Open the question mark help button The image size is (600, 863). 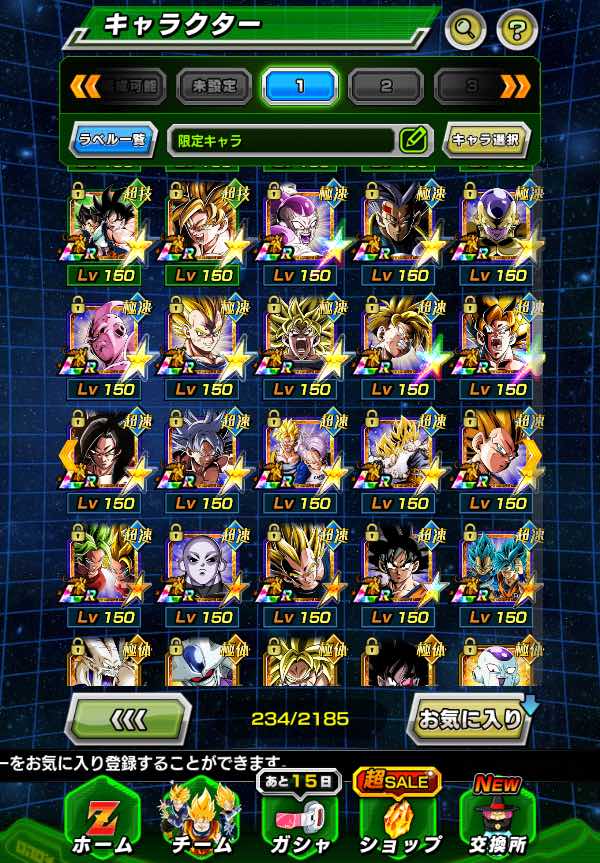coord(516,29)
